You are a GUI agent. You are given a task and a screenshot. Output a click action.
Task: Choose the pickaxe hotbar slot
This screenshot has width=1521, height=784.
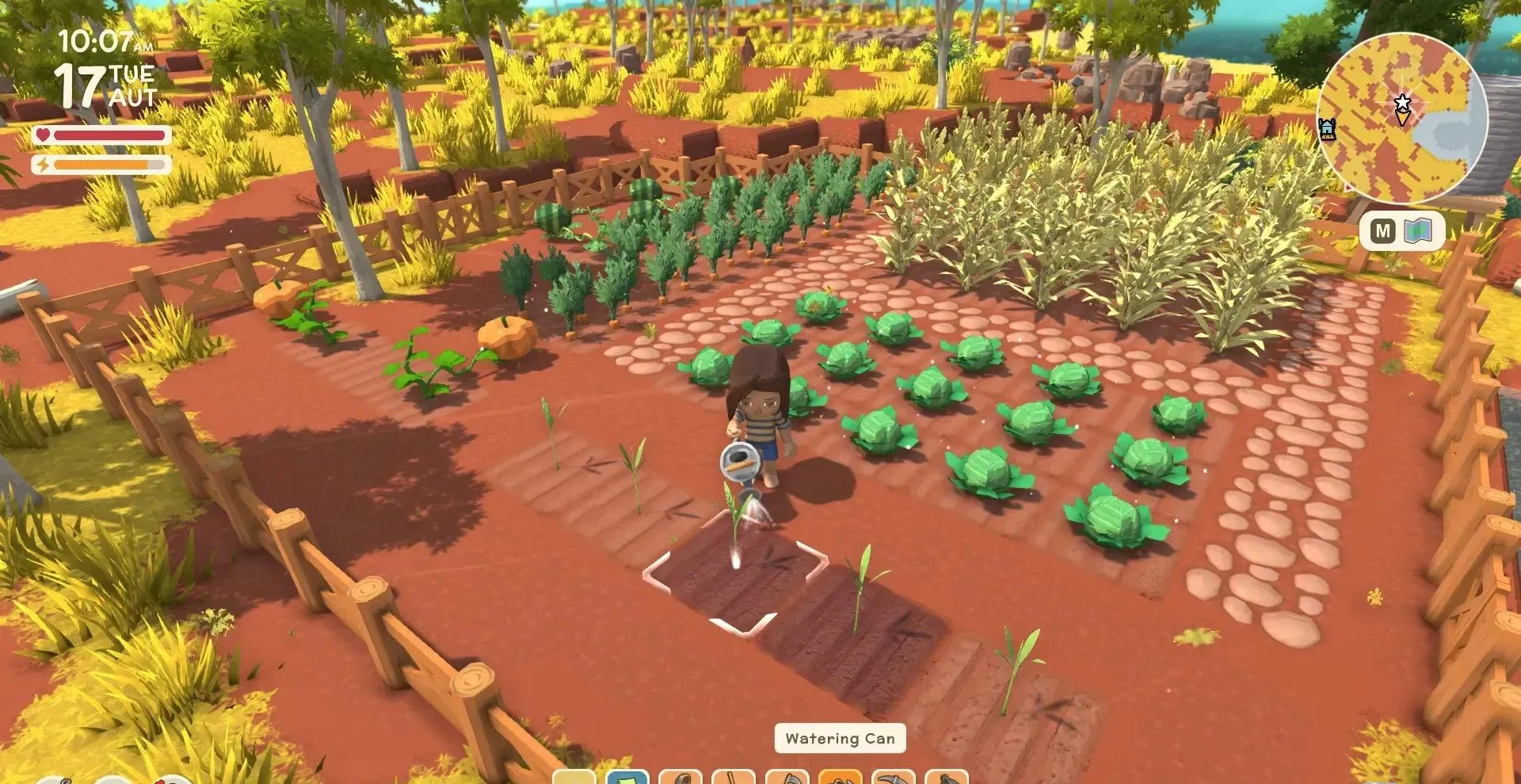[x=893, y=777]
